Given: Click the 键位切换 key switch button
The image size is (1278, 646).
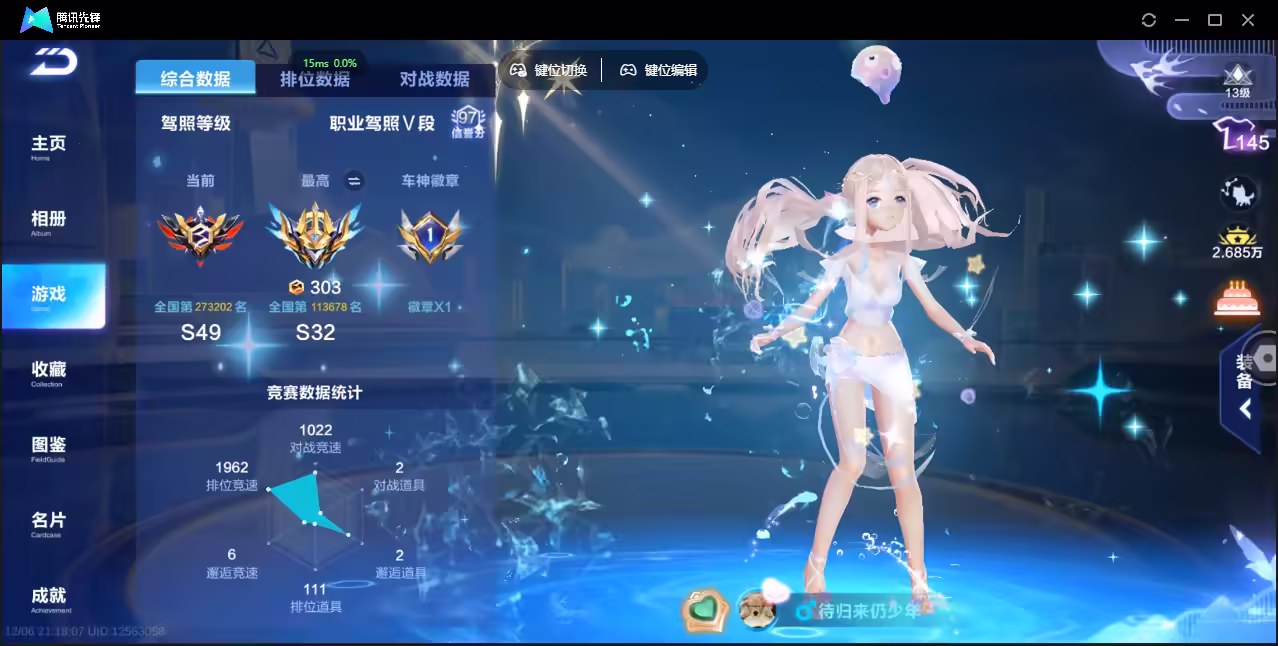Looking at the screenshot, I should tap(549, 70).
